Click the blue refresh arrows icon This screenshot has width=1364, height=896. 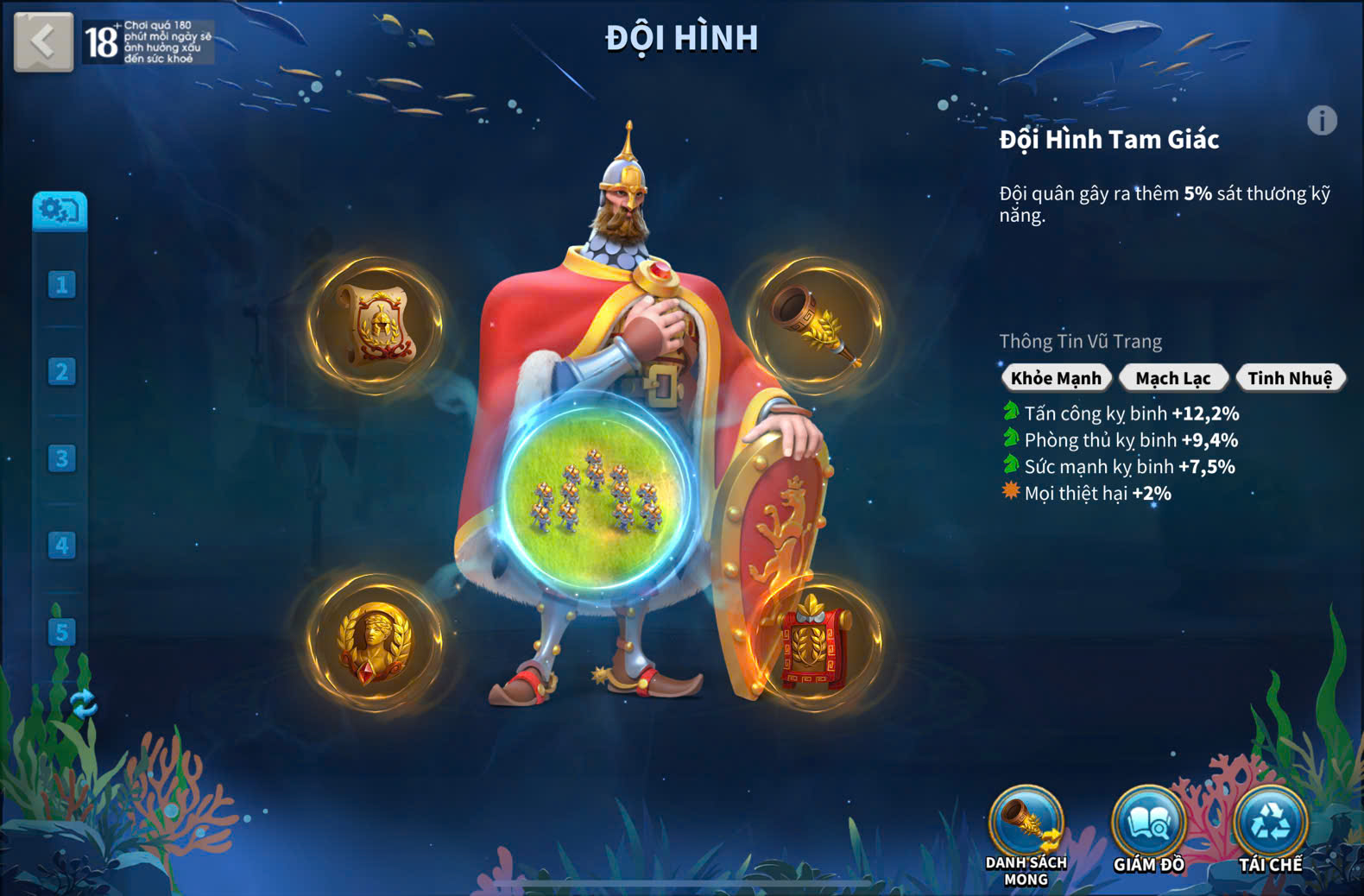click(x=83, y=704)
